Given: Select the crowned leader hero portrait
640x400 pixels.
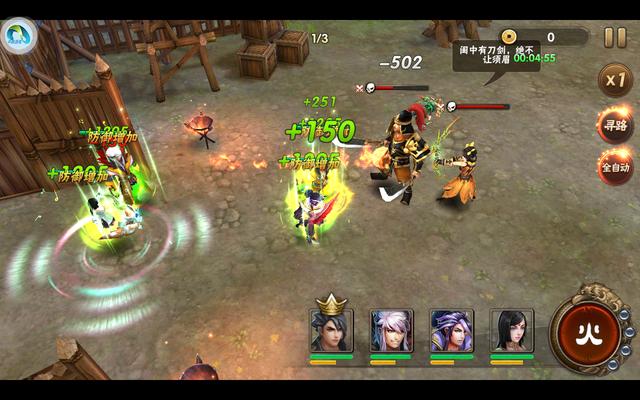Looking at the screenshot, I should [331, 329].
